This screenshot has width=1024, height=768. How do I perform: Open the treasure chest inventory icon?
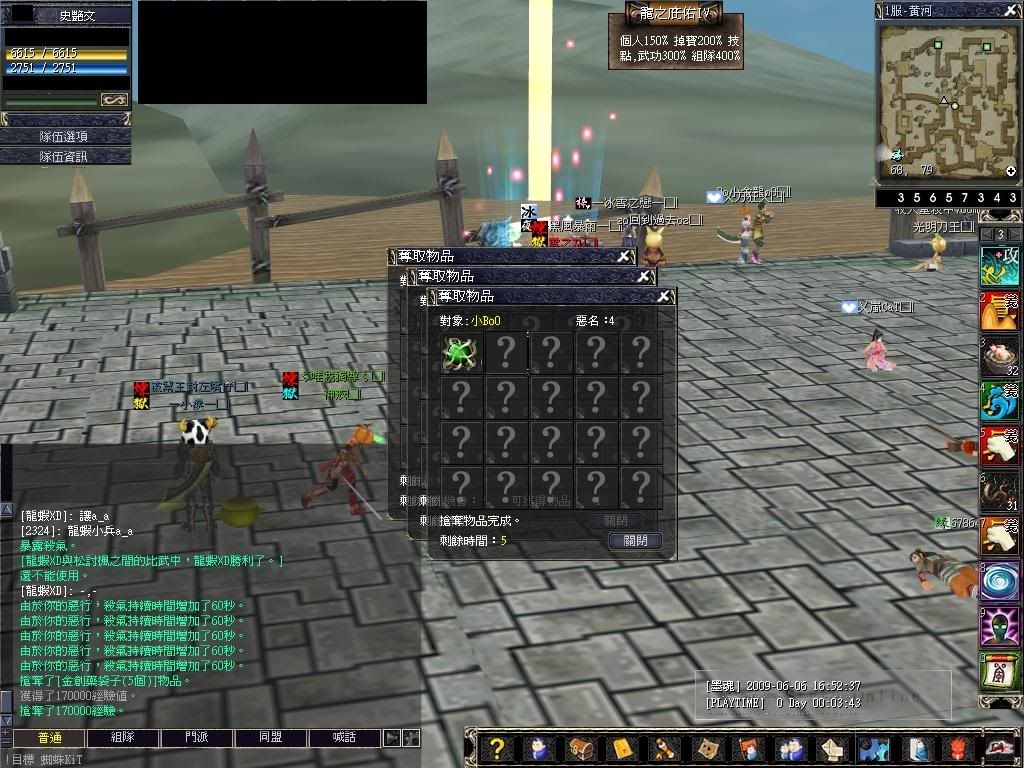pos(579,748)
